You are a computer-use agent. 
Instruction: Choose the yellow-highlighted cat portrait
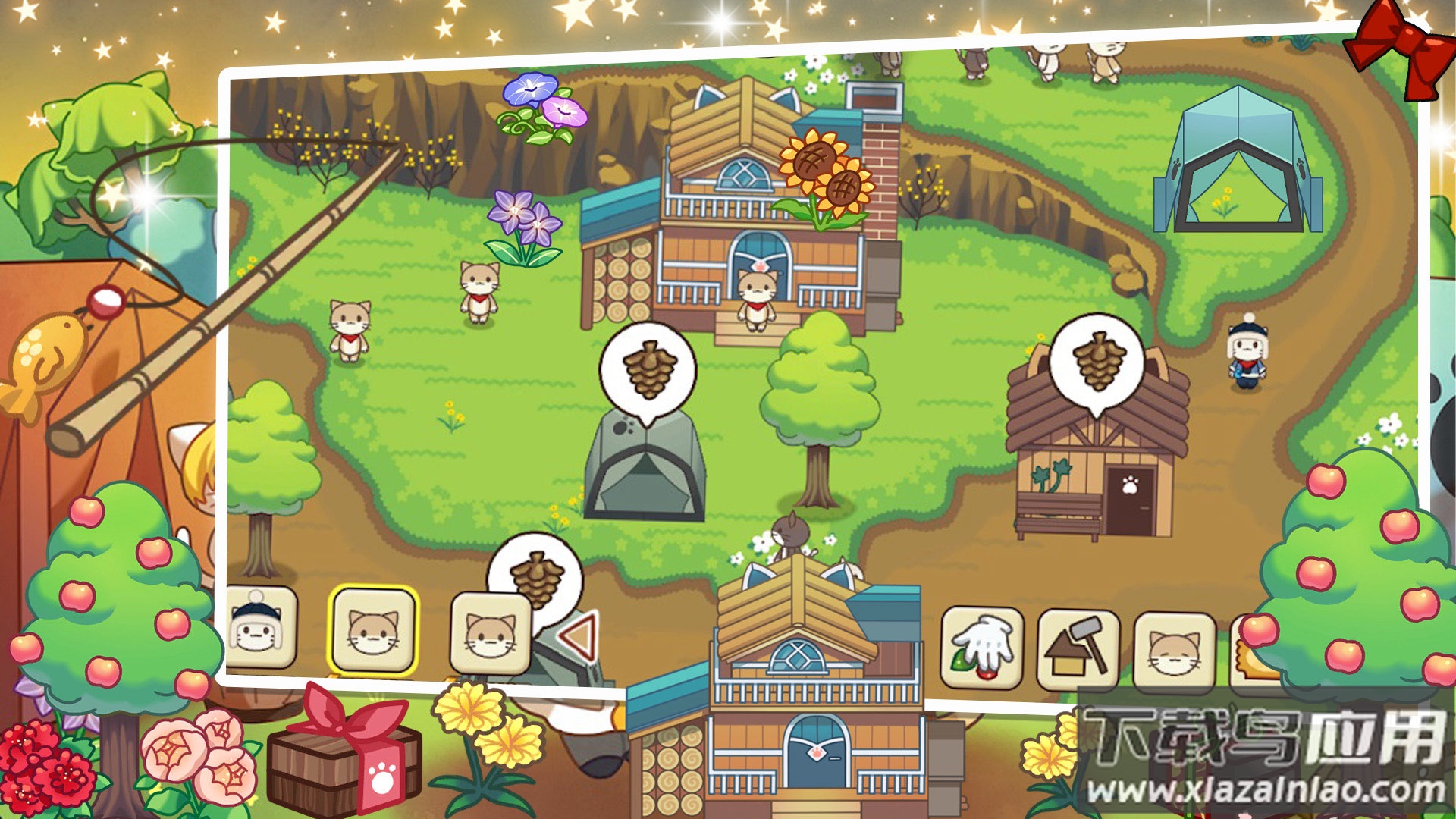pyautogui.click(x=373, y=631)
